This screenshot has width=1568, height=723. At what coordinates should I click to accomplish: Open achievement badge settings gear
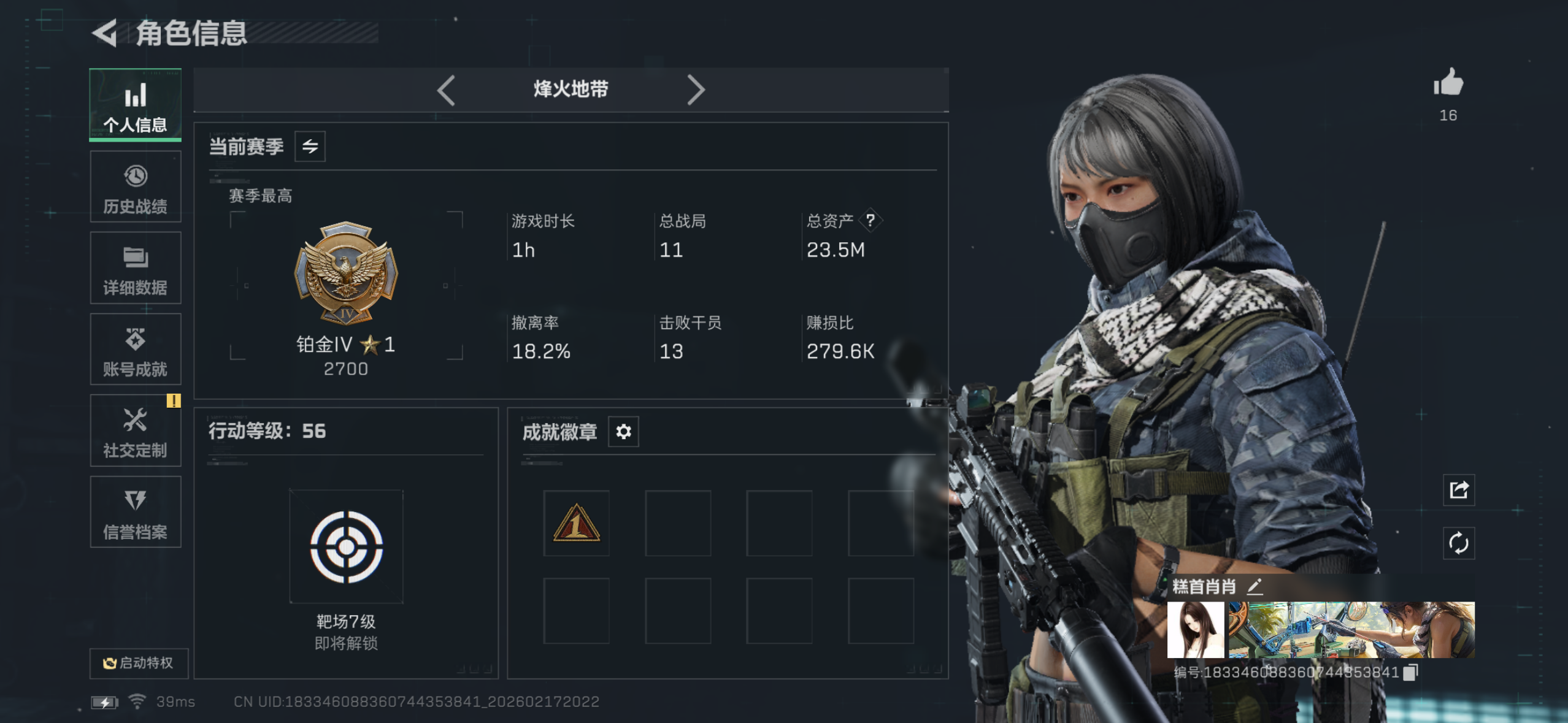[x=623, y=431]
